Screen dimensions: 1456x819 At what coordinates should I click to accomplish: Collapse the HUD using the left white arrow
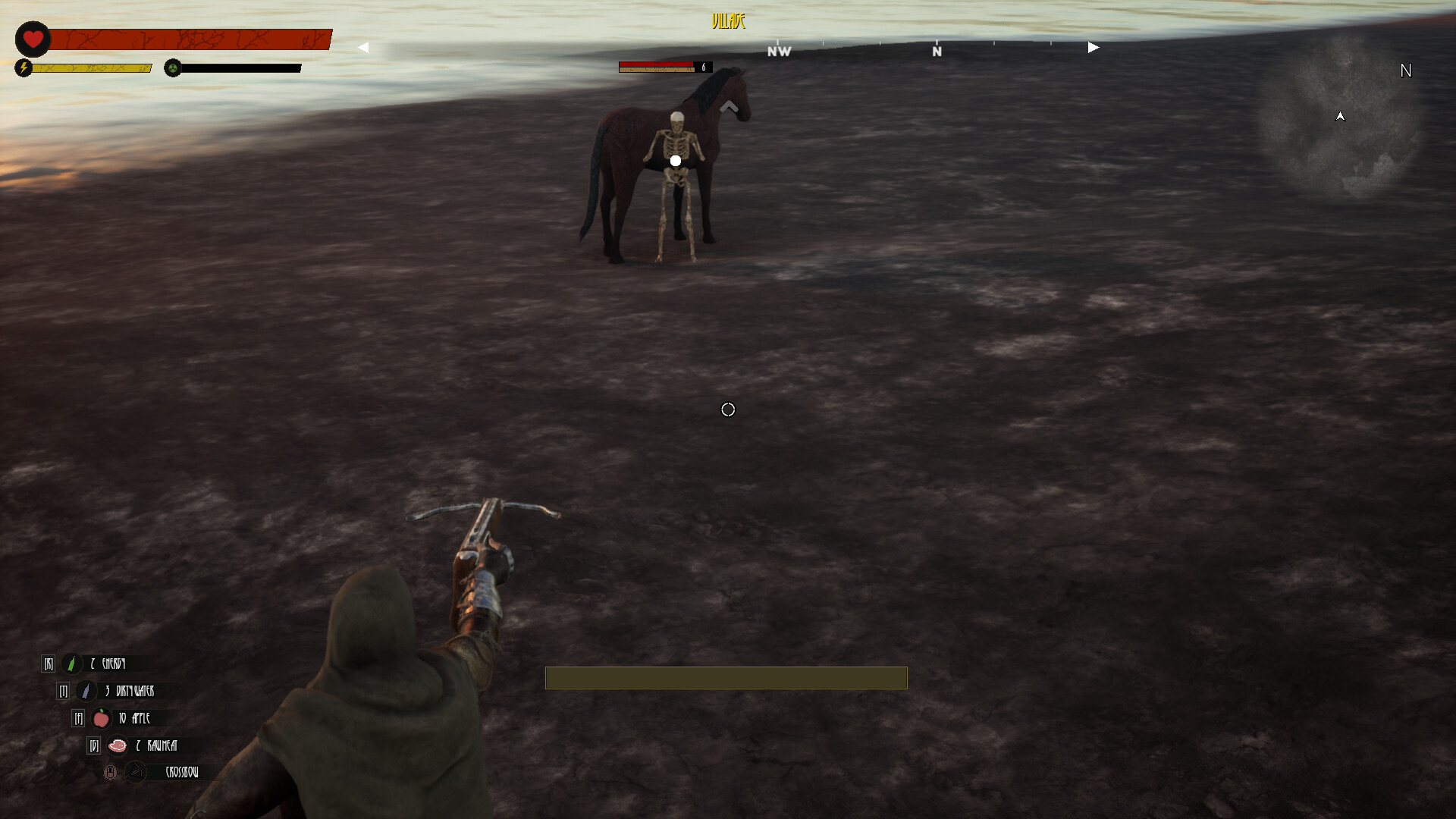click(364, 46)
